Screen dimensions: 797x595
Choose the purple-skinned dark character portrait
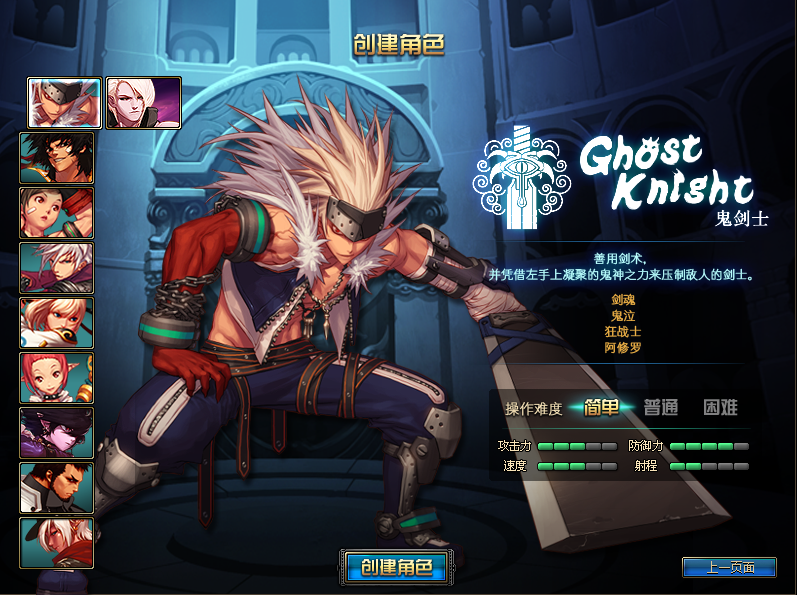tap(57, 432)
